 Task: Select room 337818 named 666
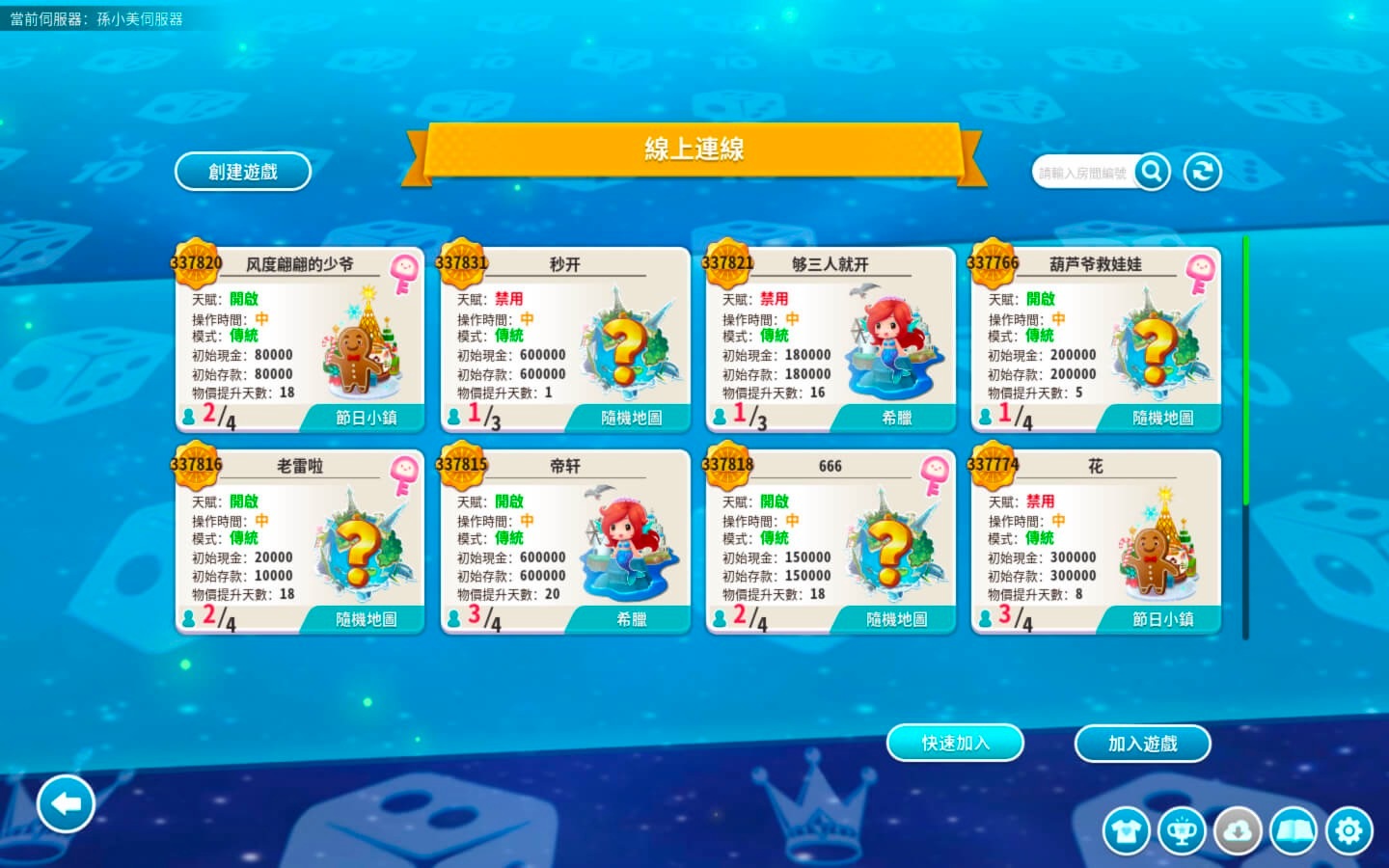coord(831,541)
